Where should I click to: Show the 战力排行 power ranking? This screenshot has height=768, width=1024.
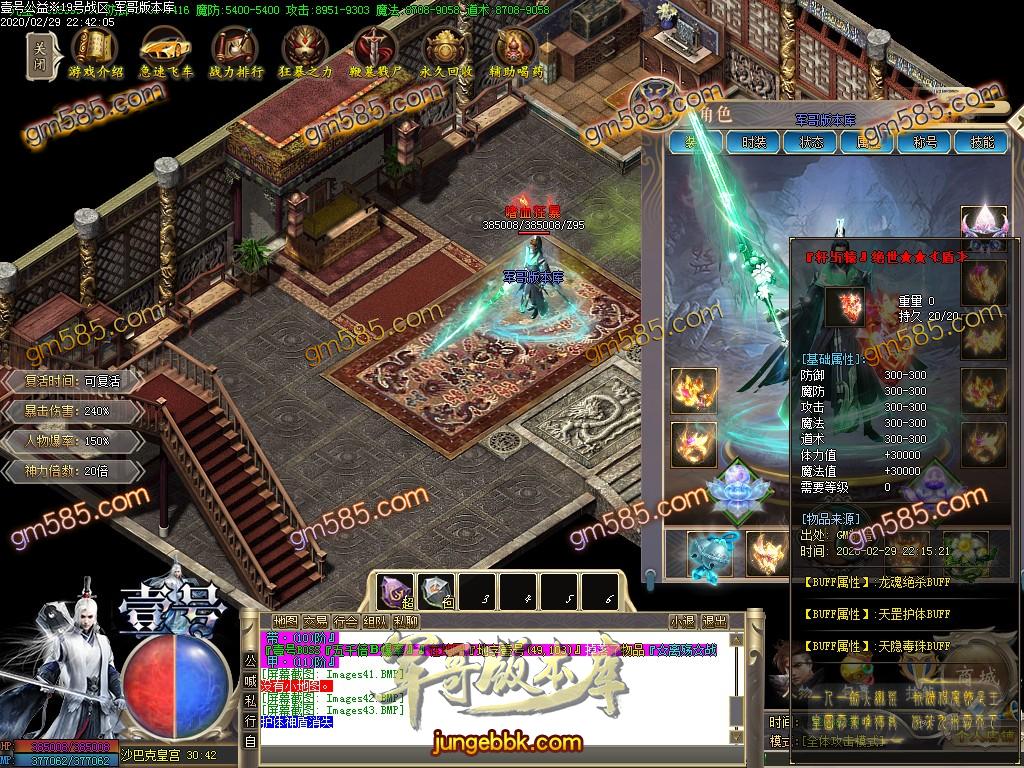click(235, 51)
